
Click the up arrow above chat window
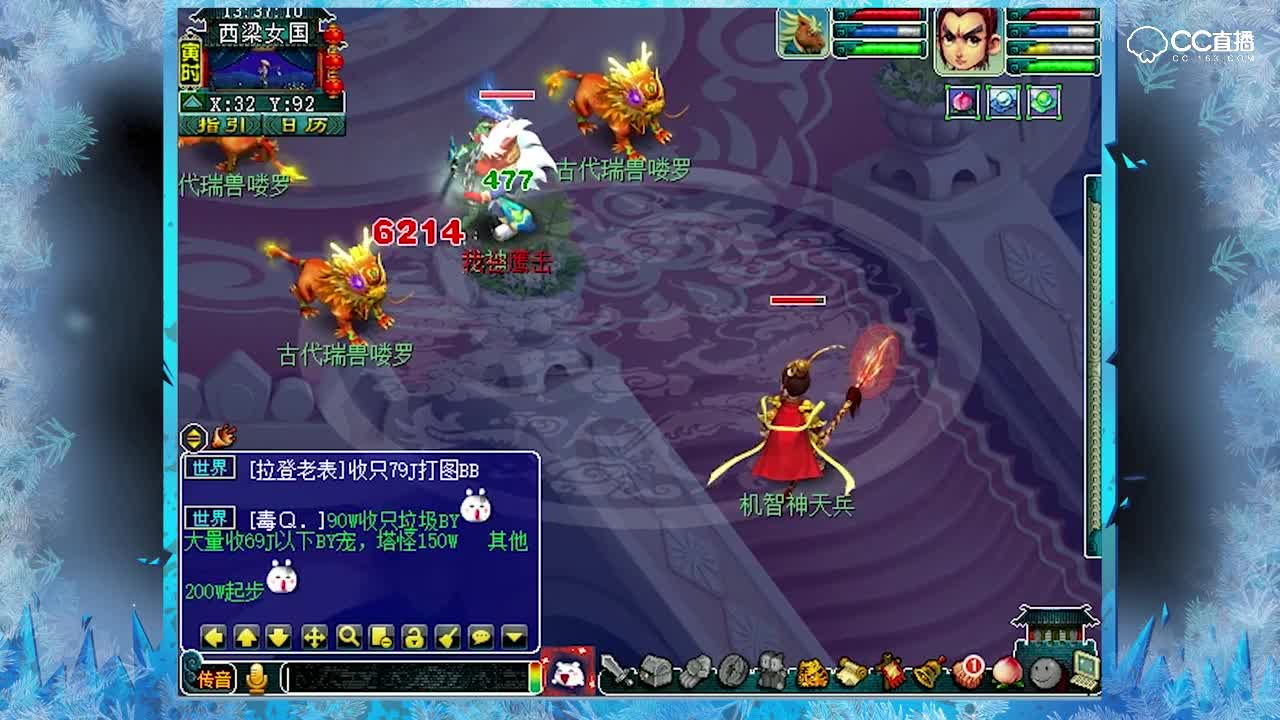pyautogui.click(x=247, y=636)
